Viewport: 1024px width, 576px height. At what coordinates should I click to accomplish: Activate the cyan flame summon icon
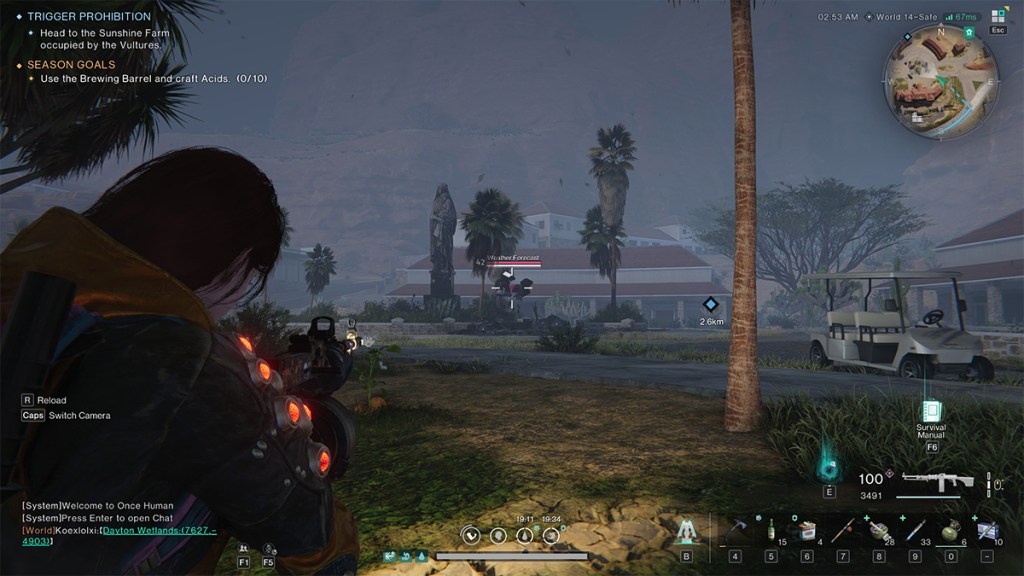[829, 465]
